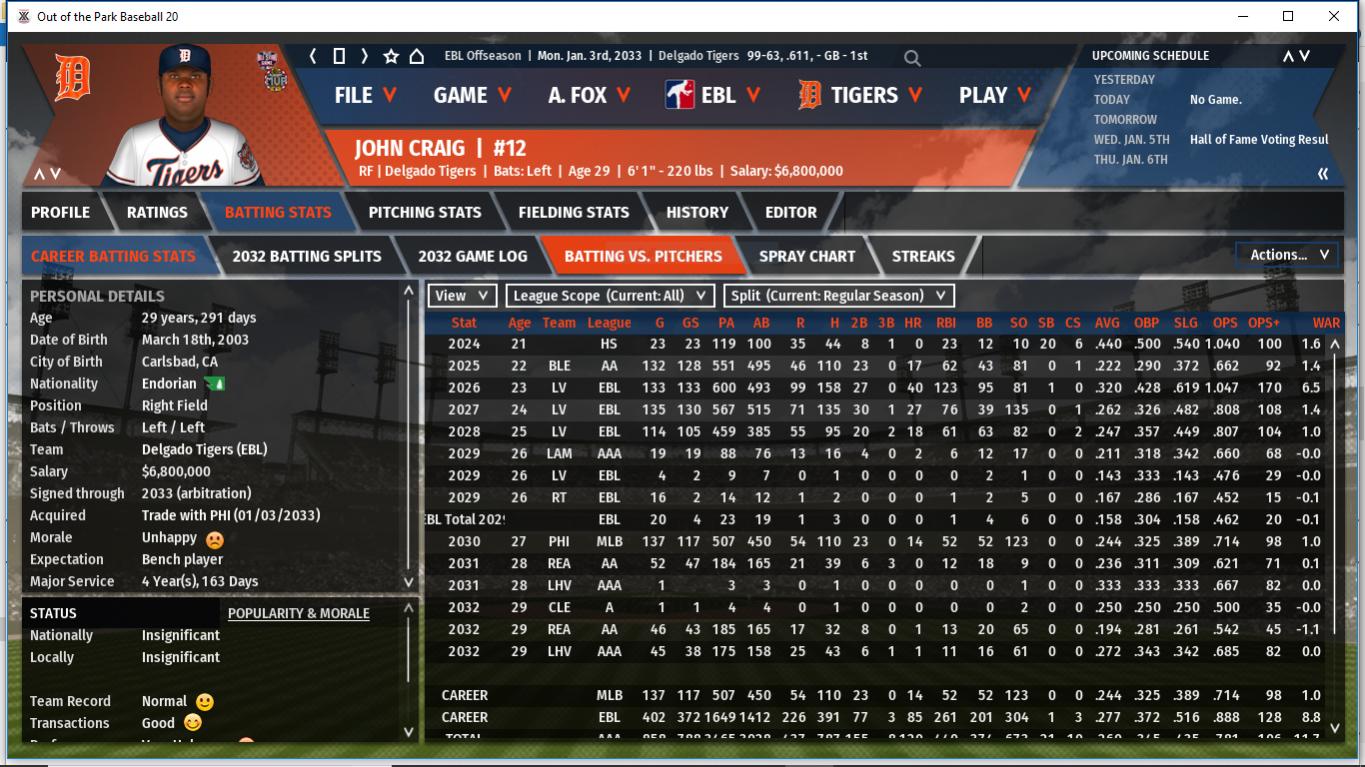Viewport: 1365px width, 767px height.
Task: Open the A. FOX manager menu
Action: [589, 95]
